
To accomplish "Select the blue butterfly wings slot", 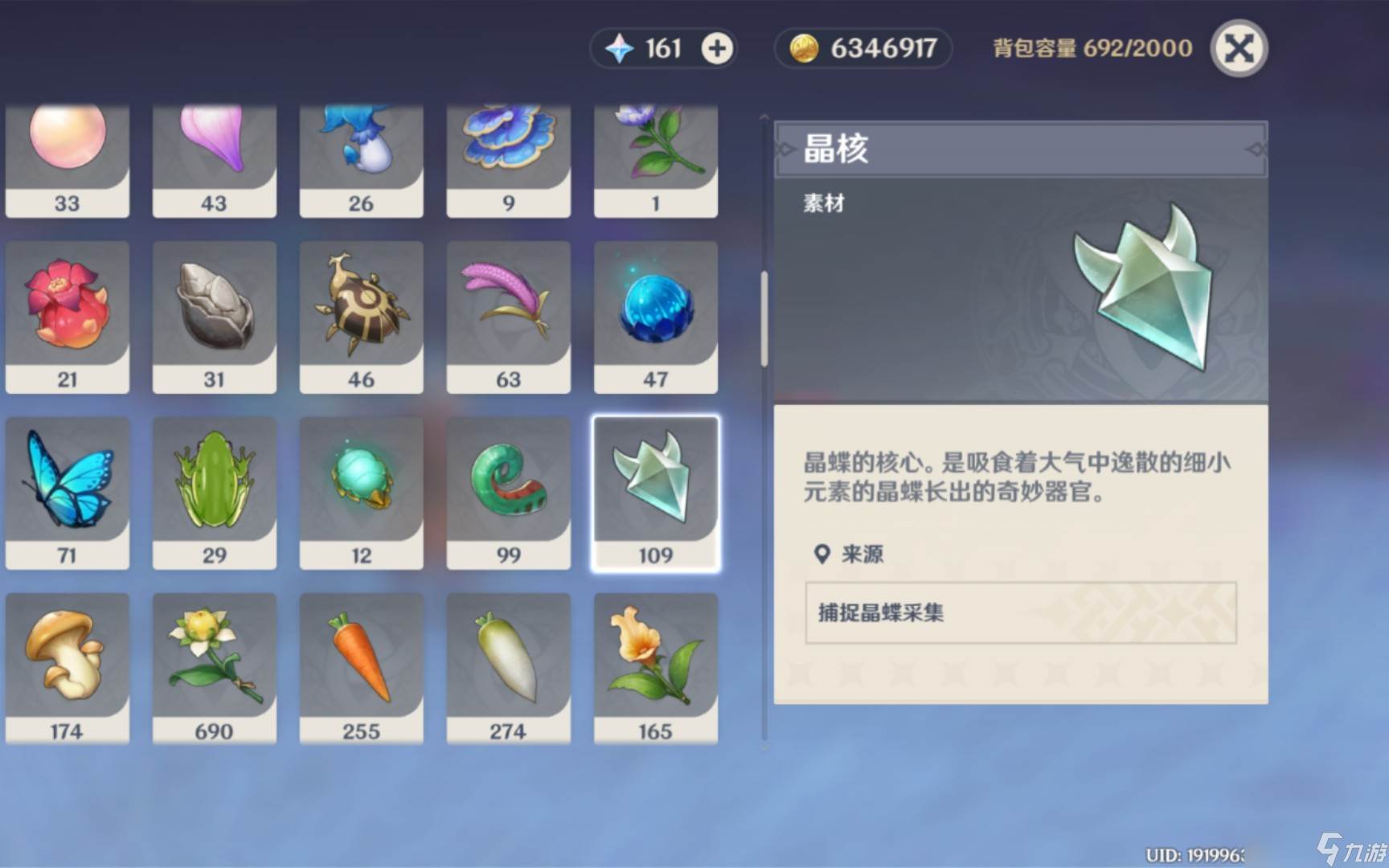I will pos(67,492).
